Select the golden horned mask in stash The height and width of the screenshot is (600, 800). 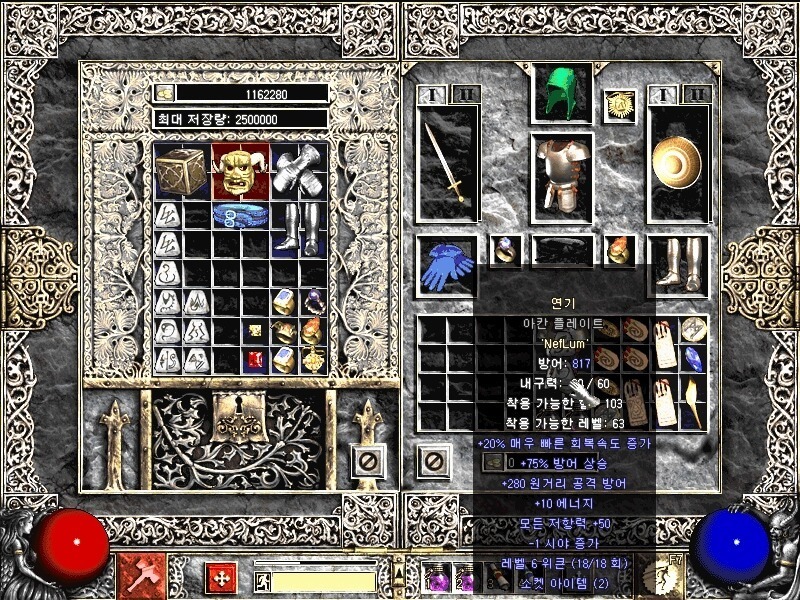click(241, 171)
